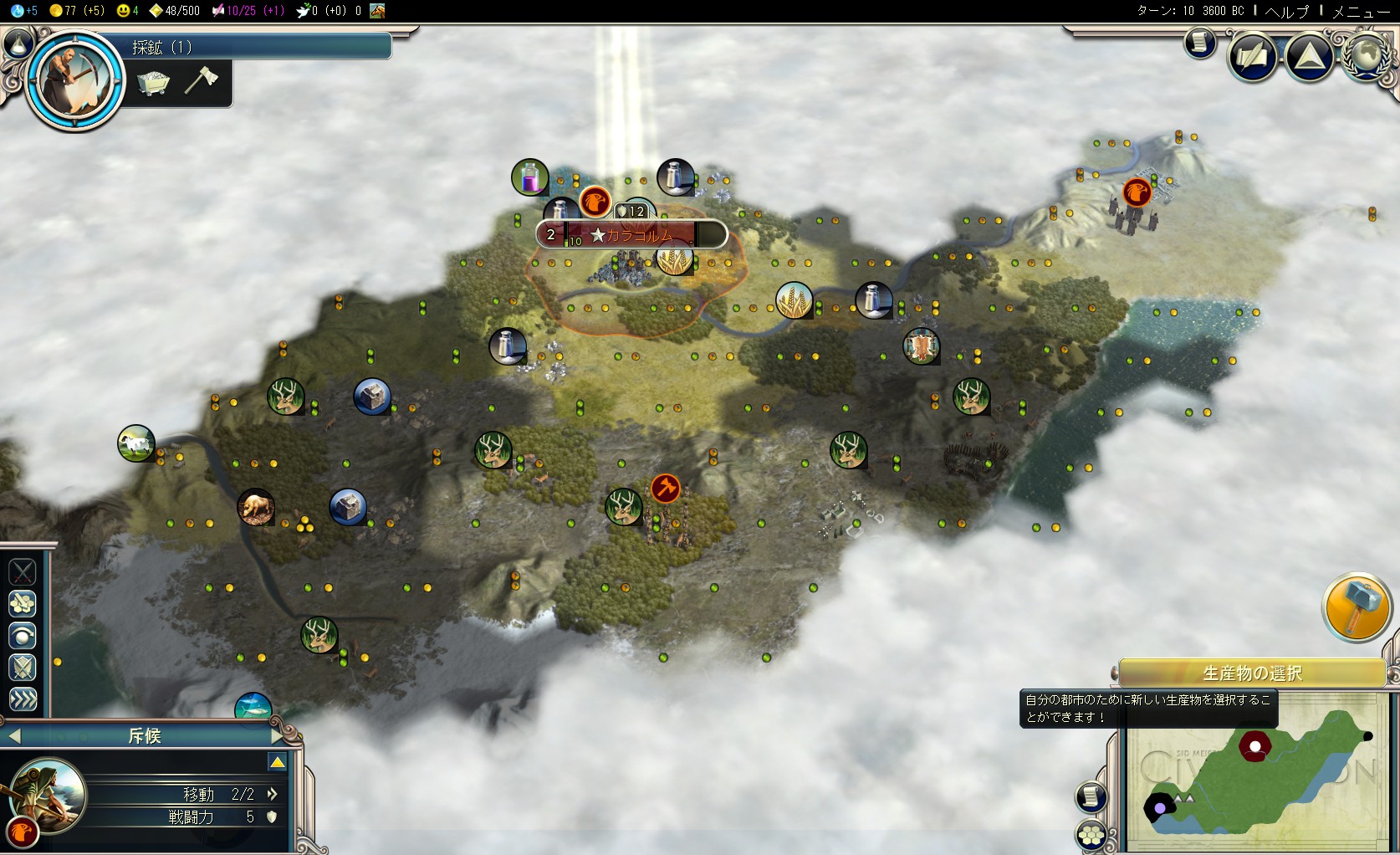Viewport: 1400px width, 855px height.
Task: Click the カラコルム city banner
Action: [x=631, y=235]
